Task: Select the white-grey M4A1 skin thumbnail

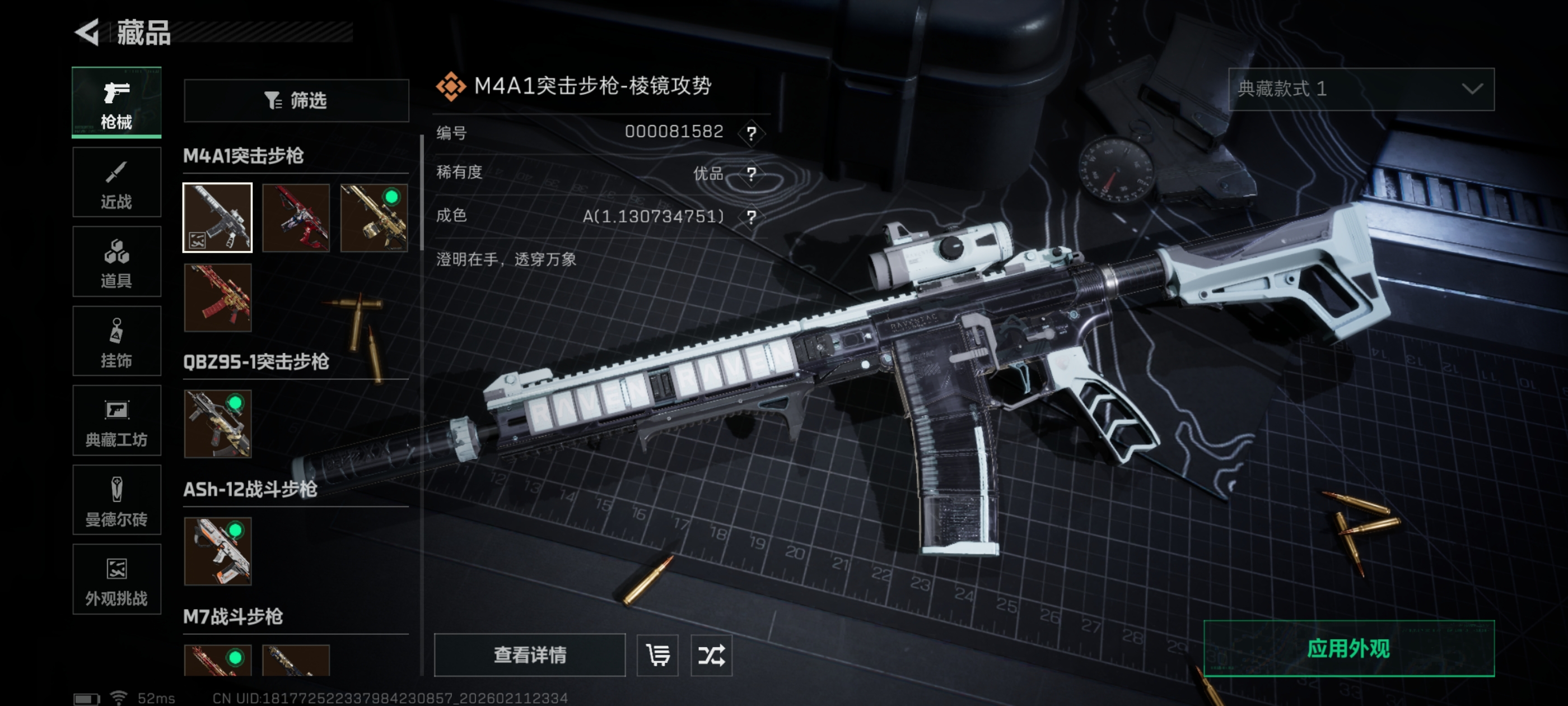Action: [217, 217]
